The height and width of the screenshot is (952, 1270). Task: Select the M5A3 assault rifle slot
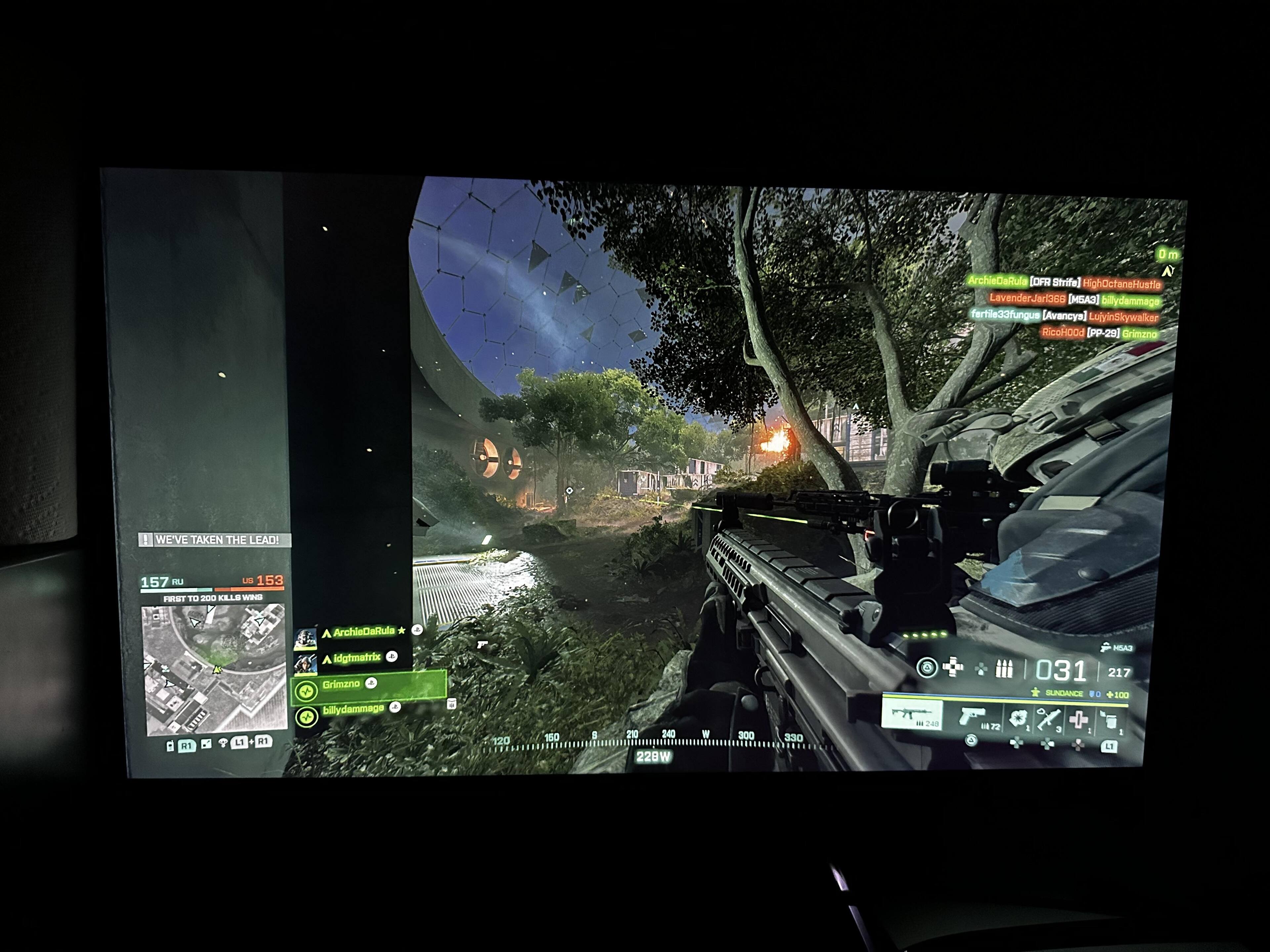click(912, 716)
